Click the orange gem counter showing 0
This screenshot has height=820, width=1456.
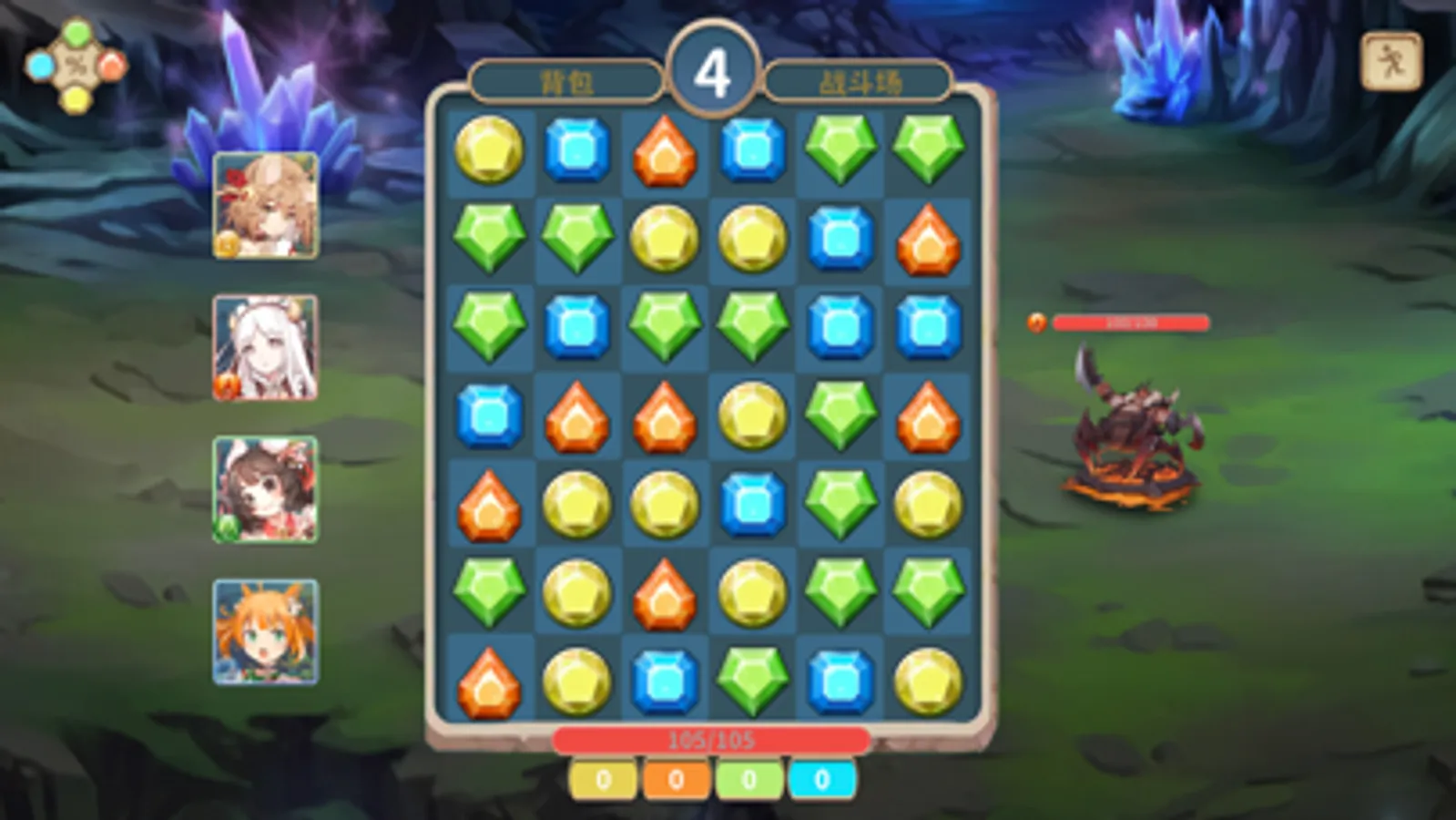tap(675, 779)
